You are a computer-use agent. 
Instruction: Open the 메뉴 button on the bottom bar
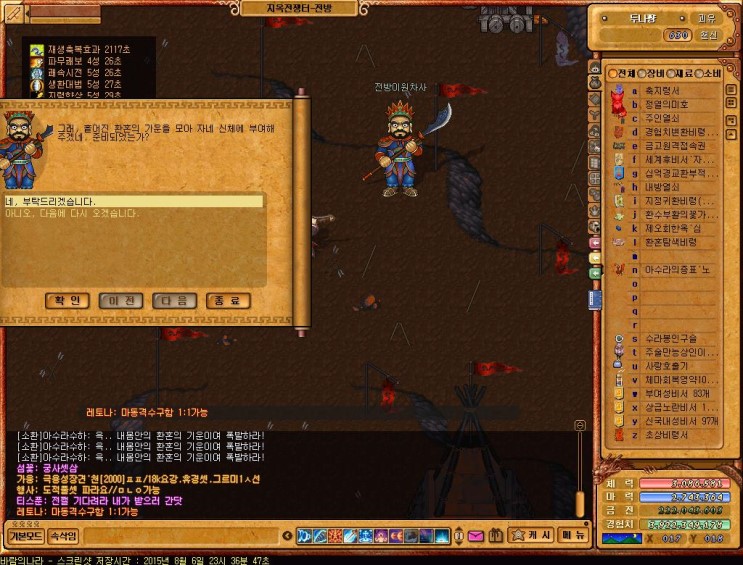[572, 535]
